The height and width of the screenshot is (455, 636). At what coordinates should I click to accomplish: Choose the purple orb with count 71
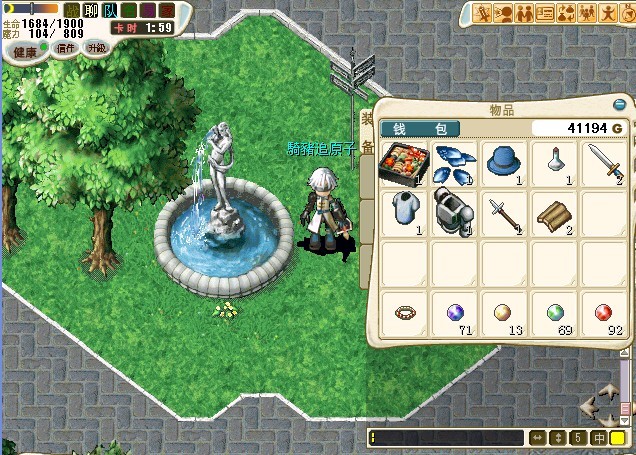pyautogui.click(x=456, y=314)
